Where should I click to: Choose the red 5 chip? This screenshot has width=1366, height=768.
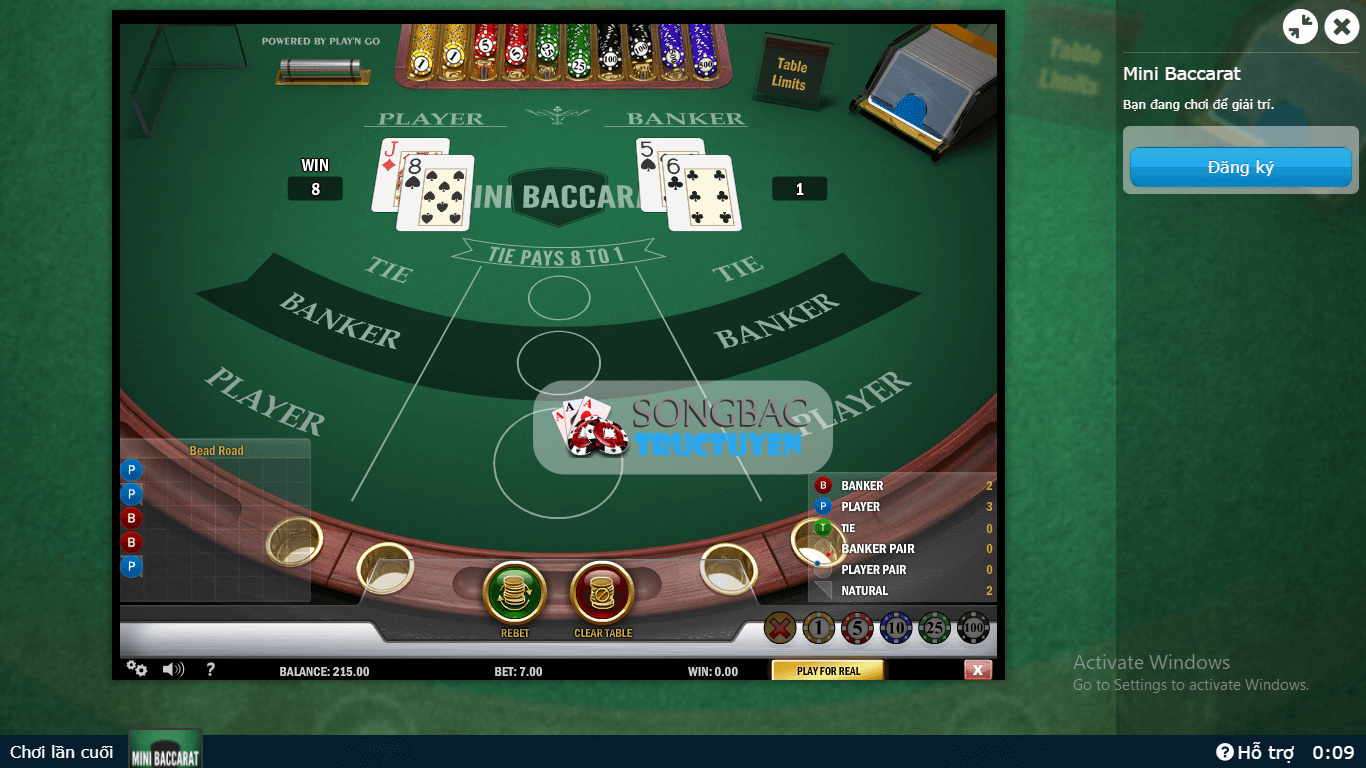[857, 628]
